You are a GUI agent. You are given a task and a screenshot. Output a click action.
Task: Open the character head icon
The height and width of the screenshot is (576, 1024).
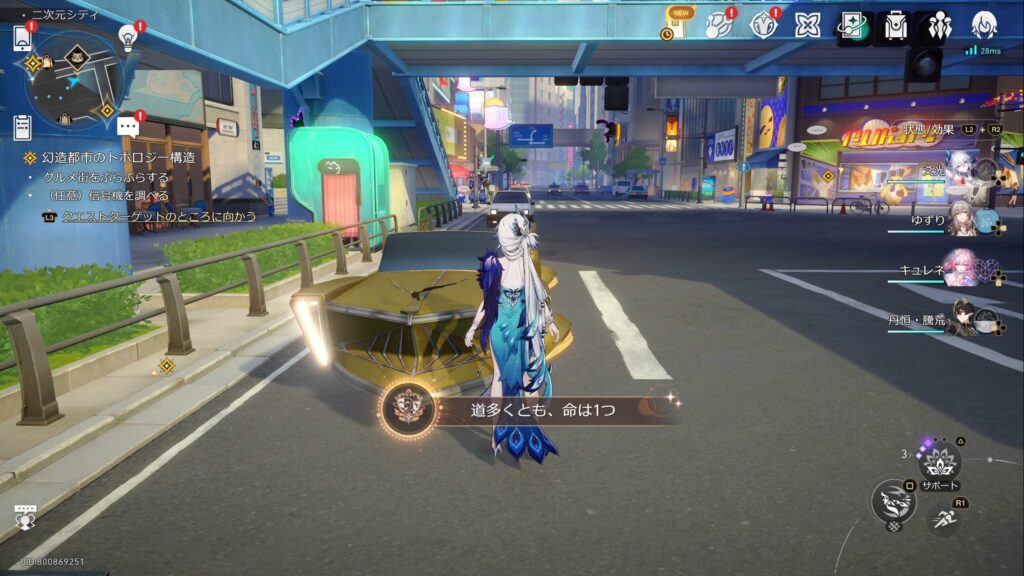click(984, 25)
